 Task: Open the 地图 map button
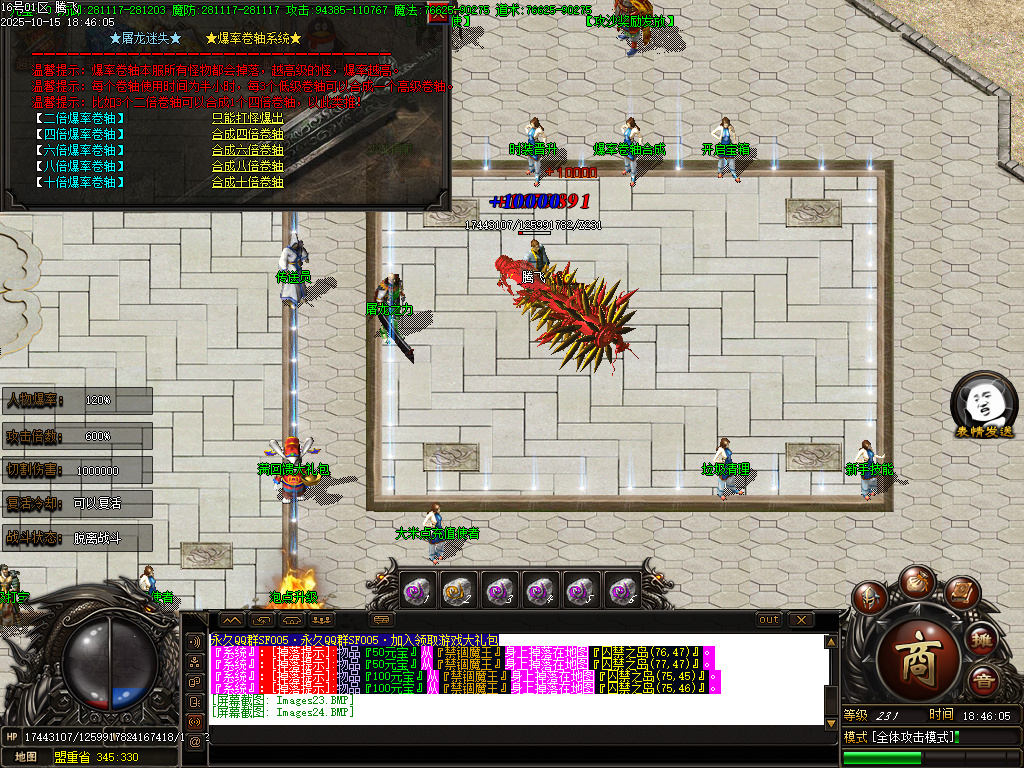click(25, 757)
